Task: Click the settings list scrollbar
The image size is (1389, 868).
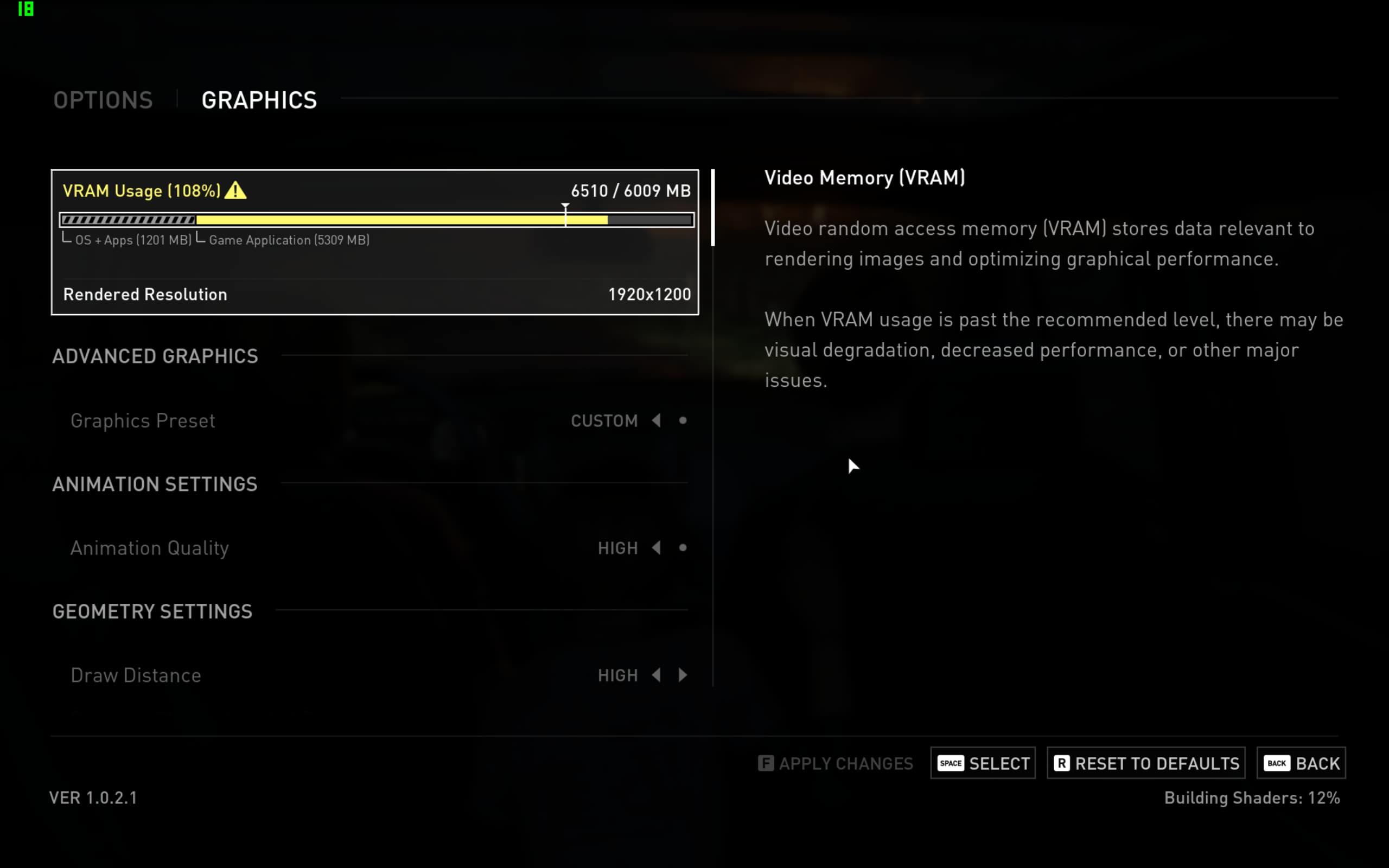Action: (x=713, y=208)
